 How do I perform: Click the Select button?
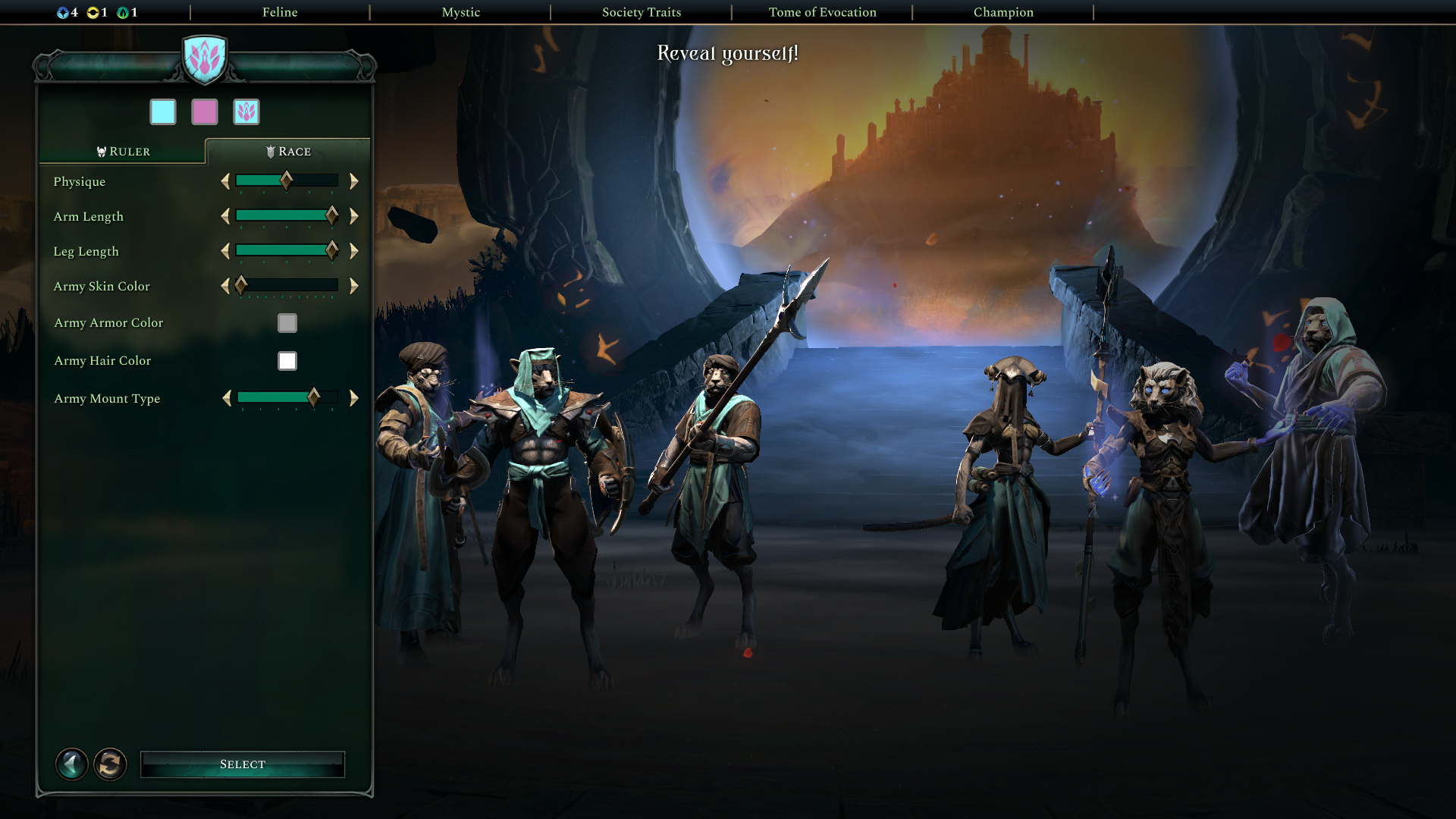point(243,764)
